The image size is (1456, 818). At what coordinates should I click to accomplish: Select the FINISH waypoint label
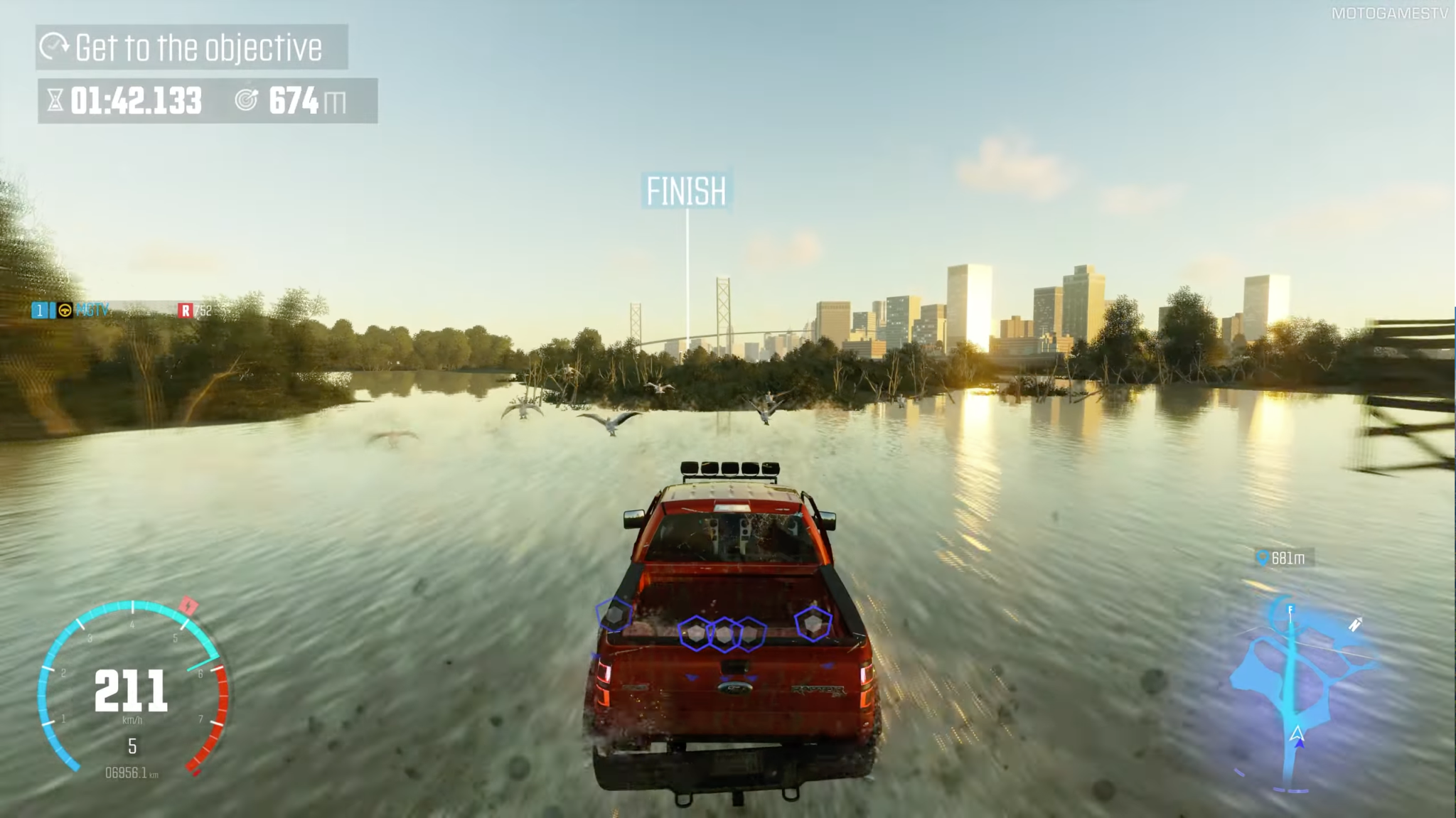tap(686, 191)
